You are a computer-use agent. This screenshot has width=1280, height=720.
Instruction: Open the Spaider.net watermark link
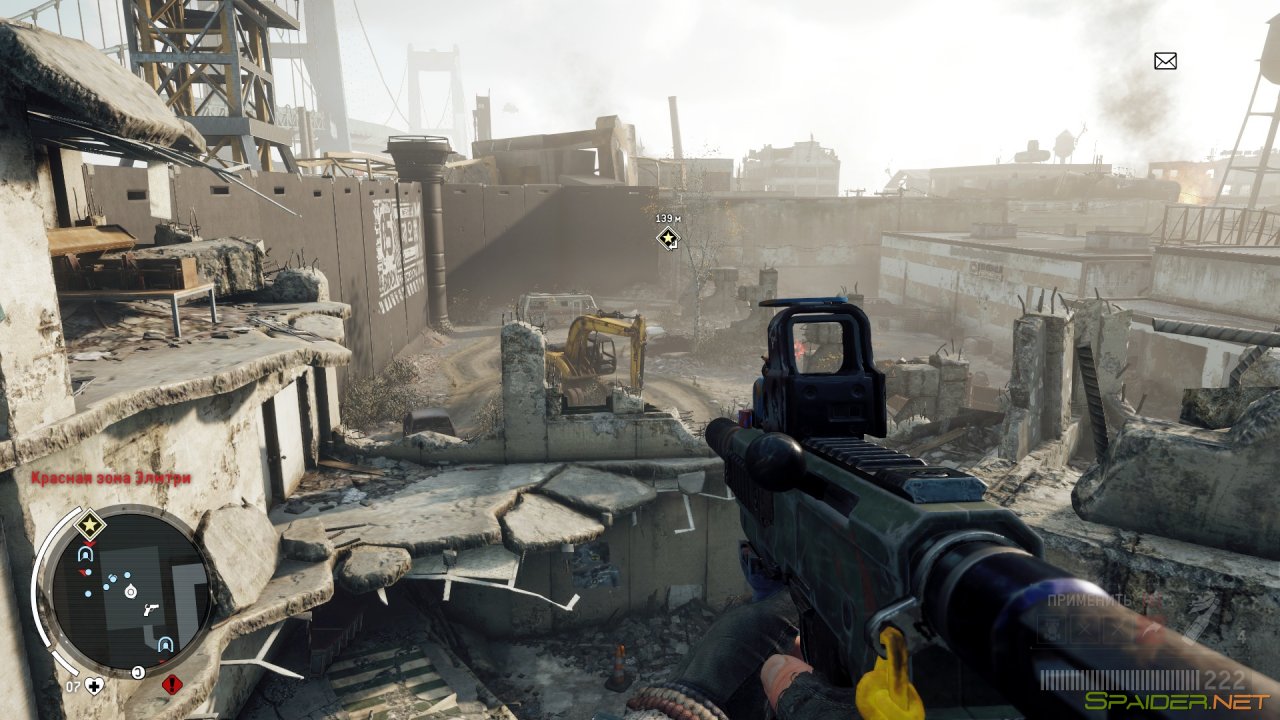[x=1176, y=701]
